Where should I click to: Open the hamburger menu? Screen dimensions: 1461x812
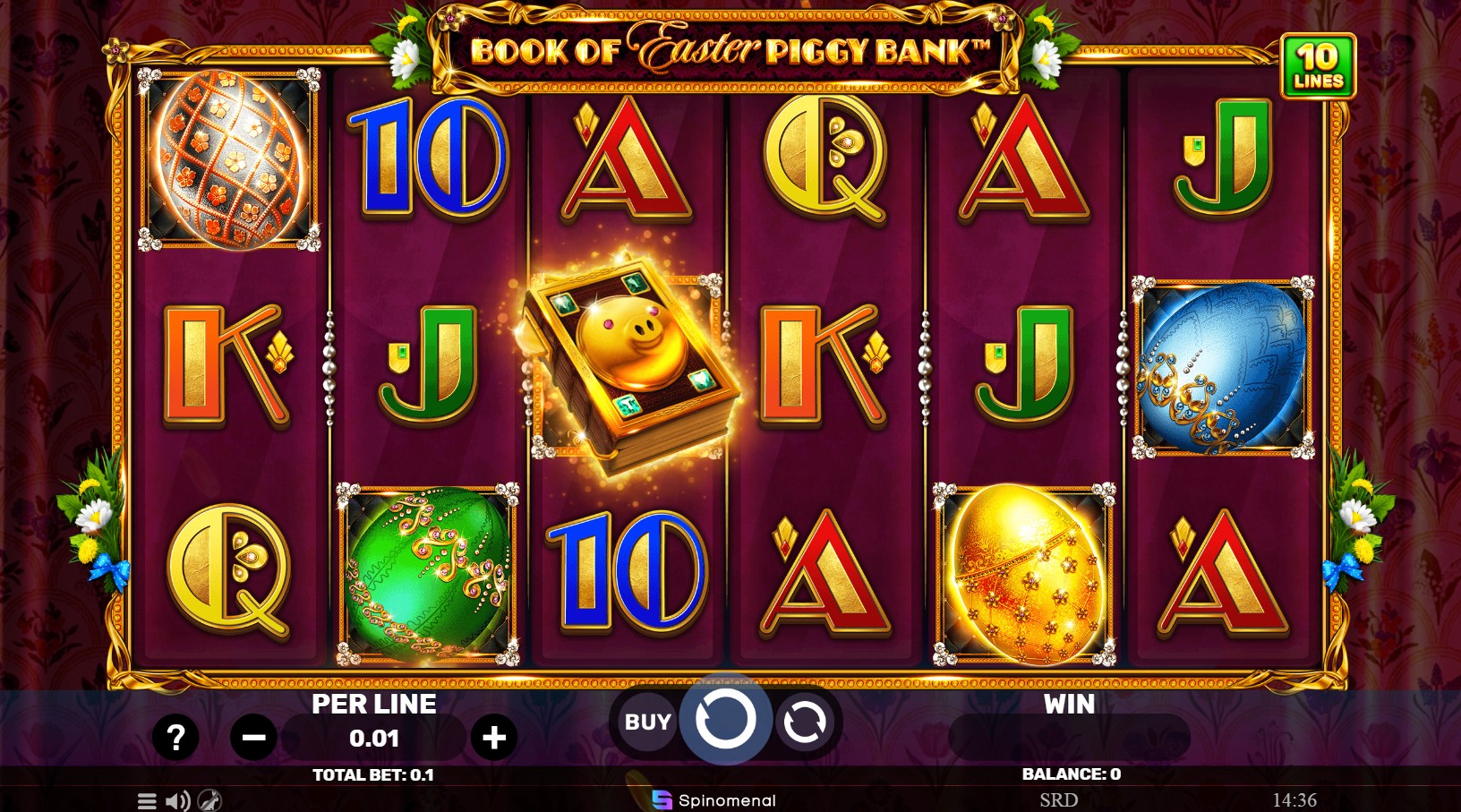pyautogui.click(x=147, y=800)
